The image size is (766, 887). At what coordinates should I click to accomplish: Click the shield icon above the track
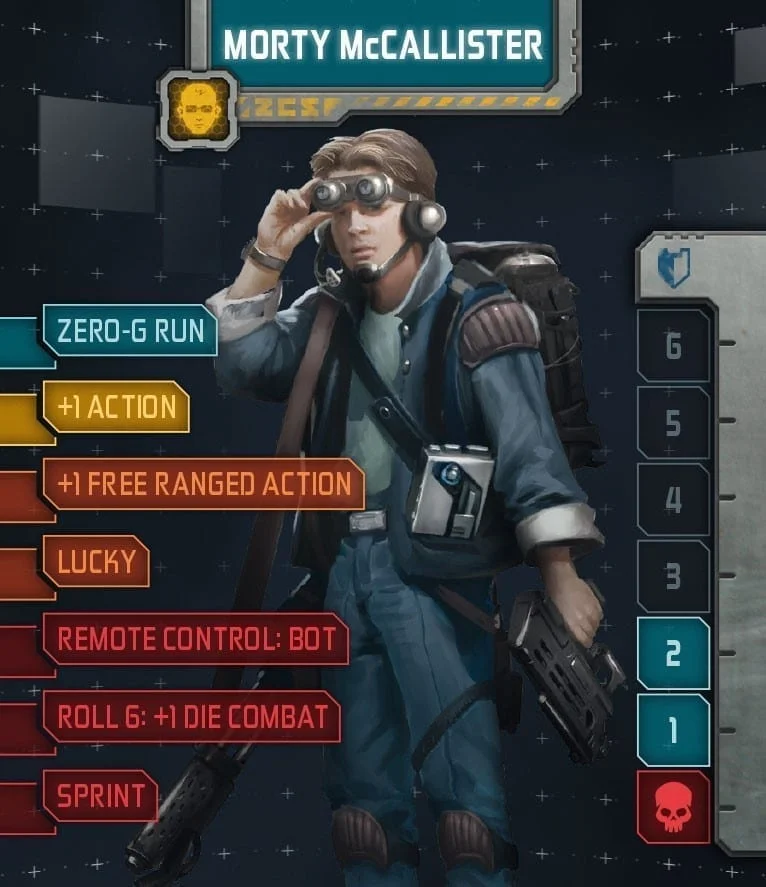click(x=673, y=268)
